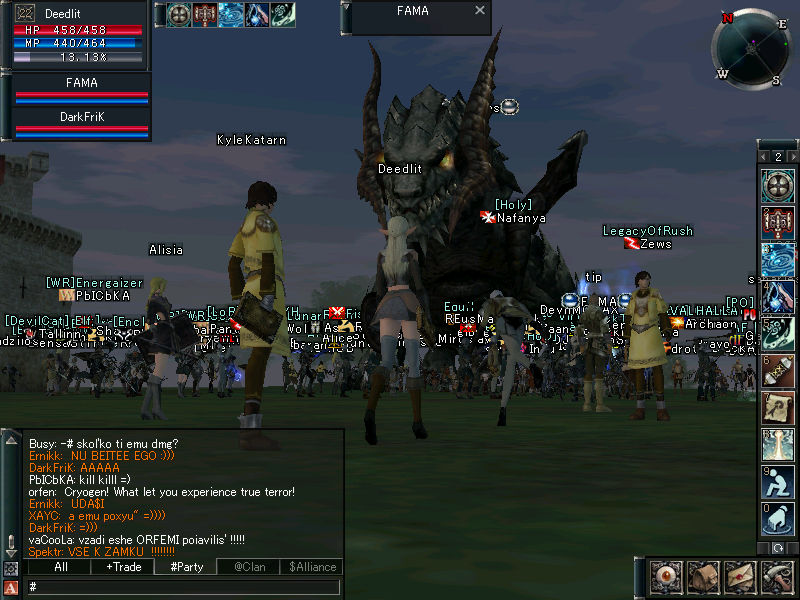
Task: Activate the blue whirlpool spell on the hotbar
Action: (x=777, y=257)
